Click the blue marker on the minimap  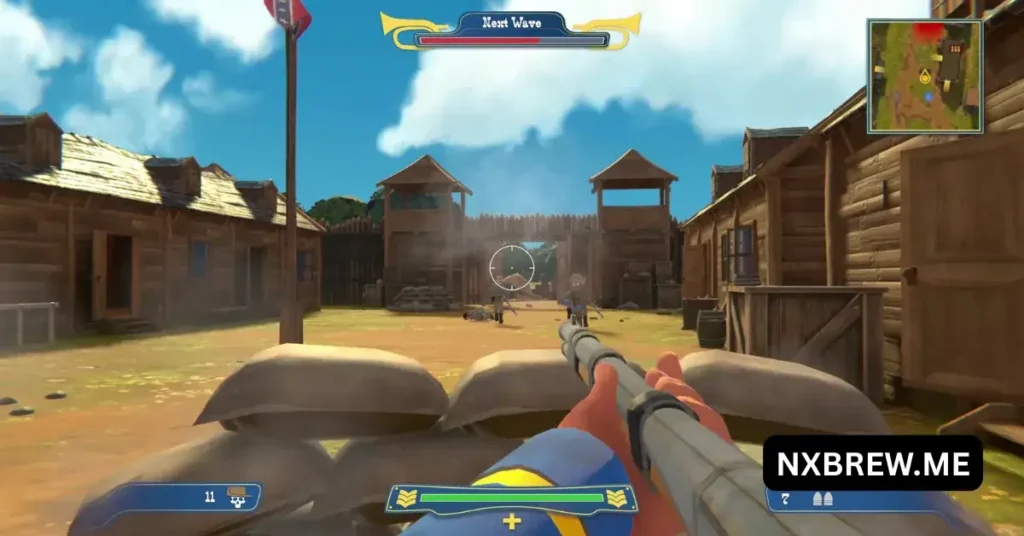(x=929, y=97)
